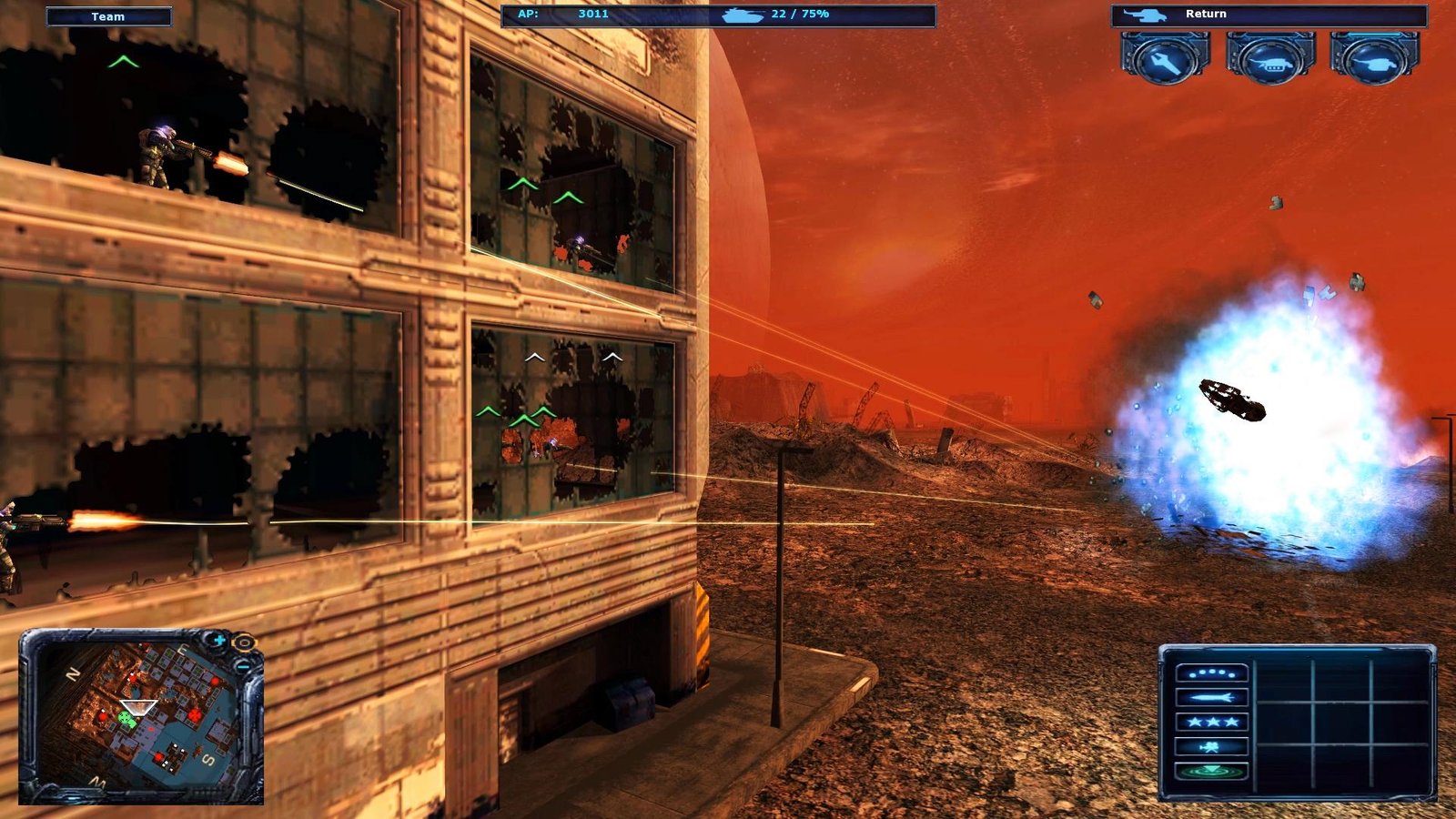Select the cargo transport vehicle icon
The height and width of the screenshot is (819, 1456).
click(x=1270, y=64)
